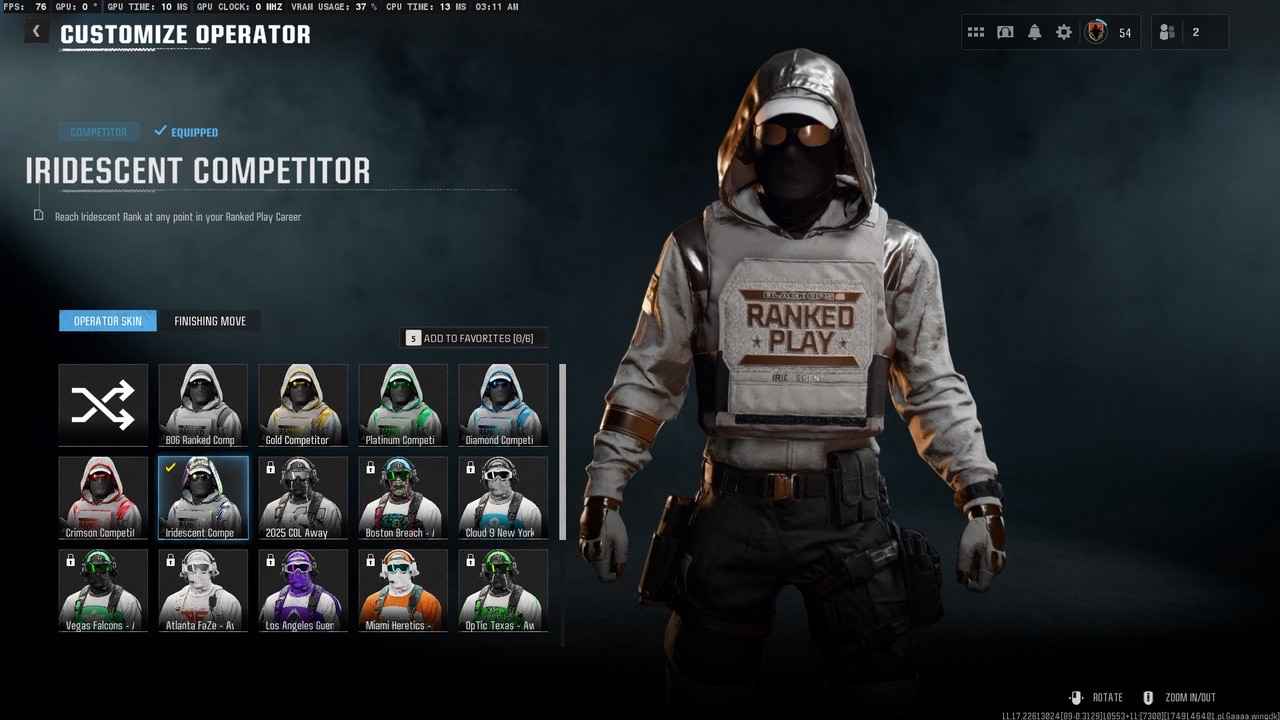Click the back arrow icon
This screenshot has width=1280, height=720.
[x=36, y=30]
